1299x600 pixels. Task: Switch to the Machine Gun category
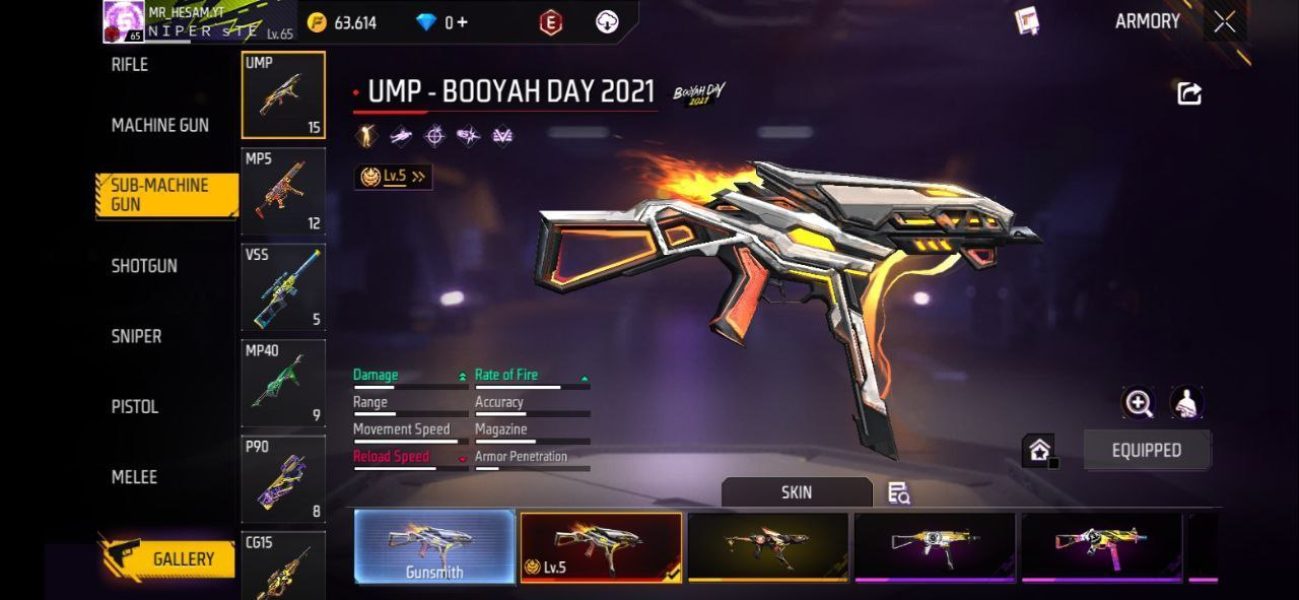(x=160, y=126)
